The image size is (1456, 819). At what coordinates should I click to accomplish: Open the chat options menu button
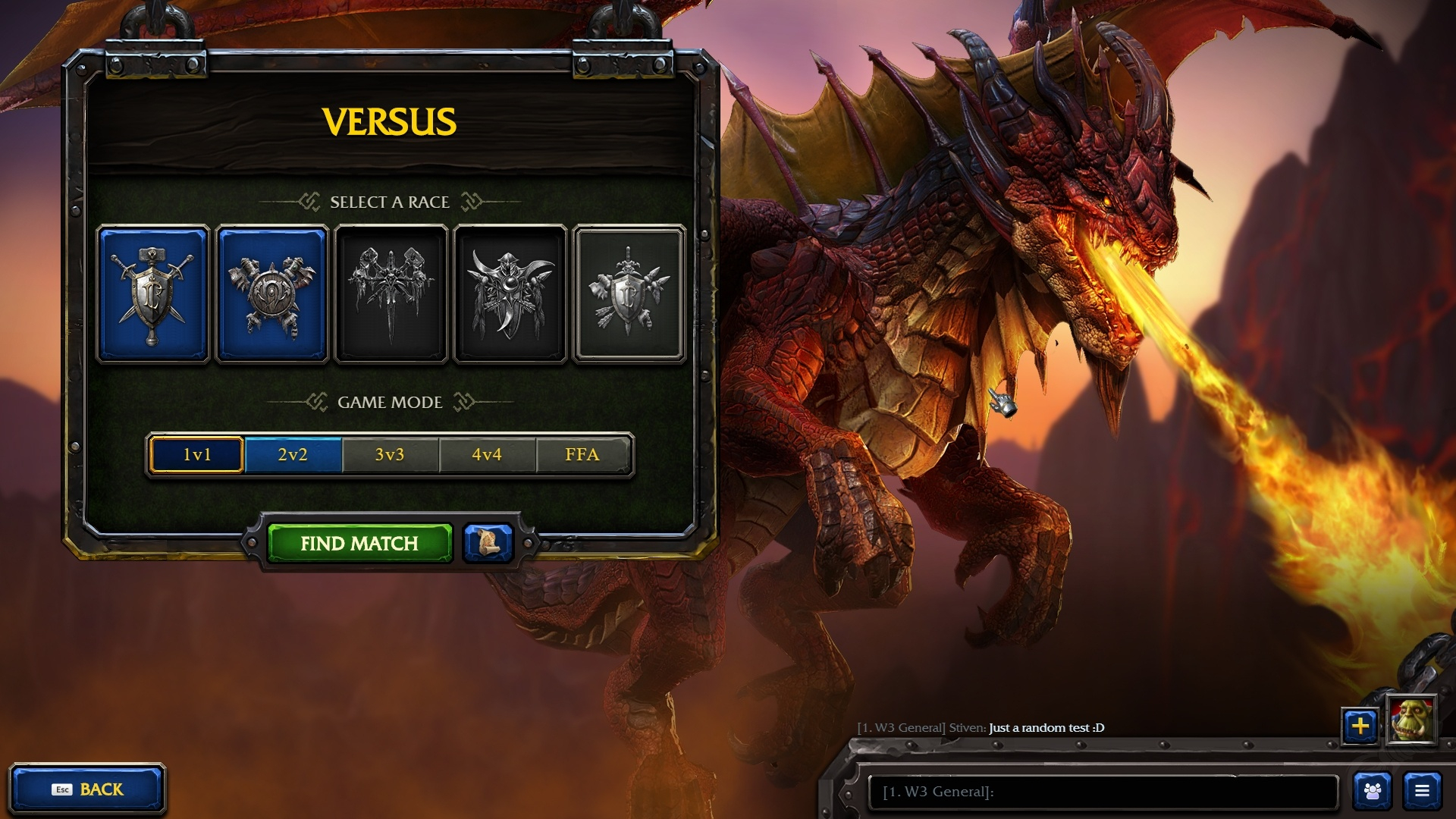1422,791
